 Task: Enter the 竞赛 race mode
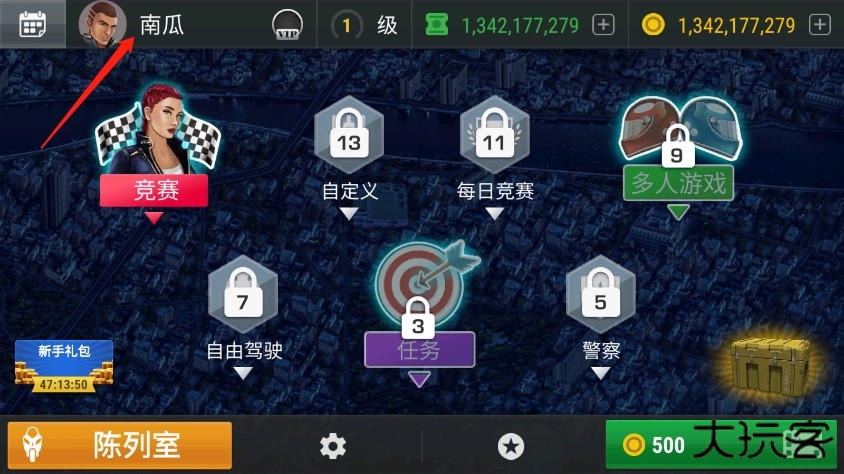[154, 150]
